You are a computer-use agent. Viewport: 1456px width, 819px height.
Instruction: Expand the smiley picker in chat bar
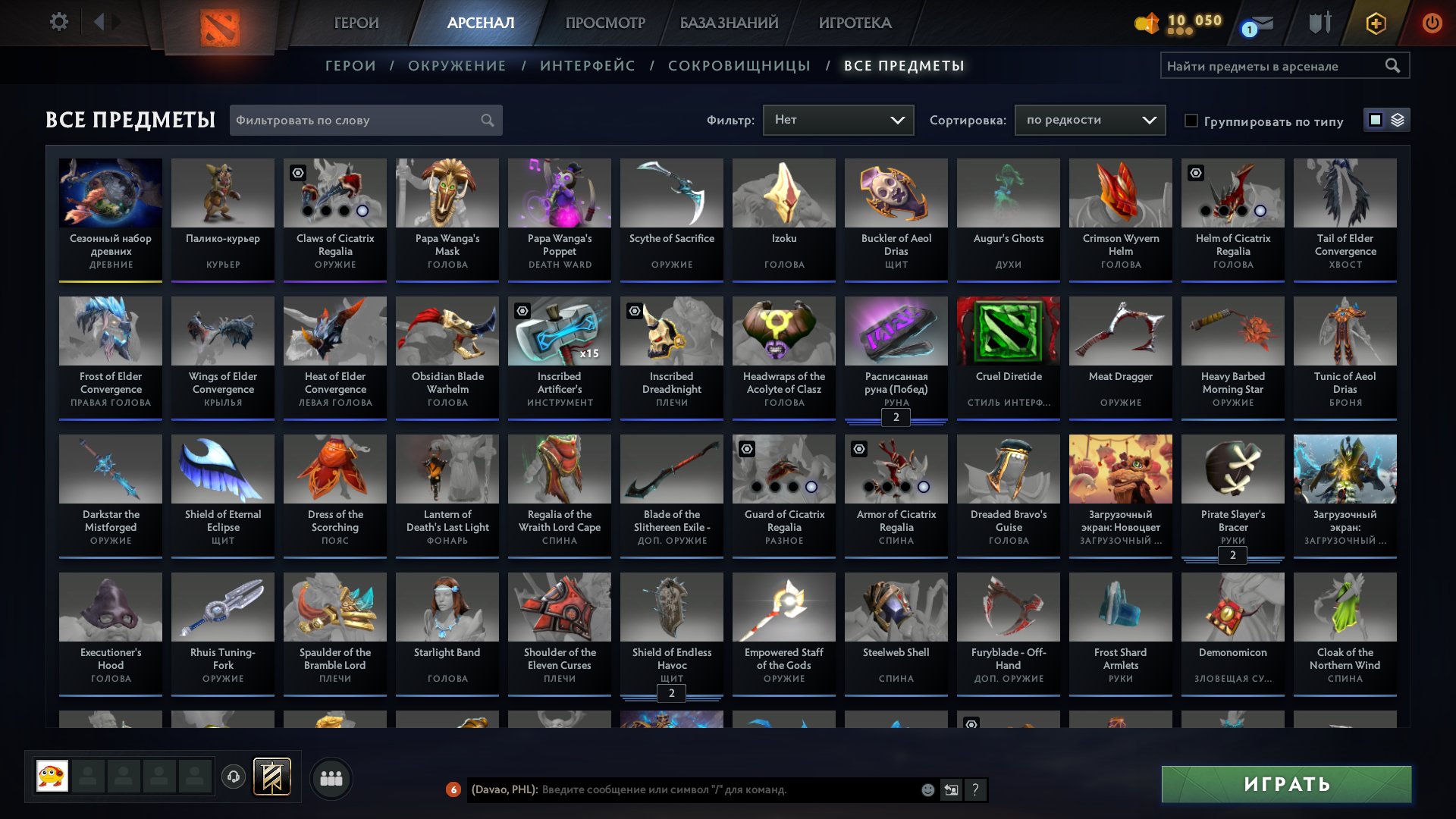pos(927,790)
